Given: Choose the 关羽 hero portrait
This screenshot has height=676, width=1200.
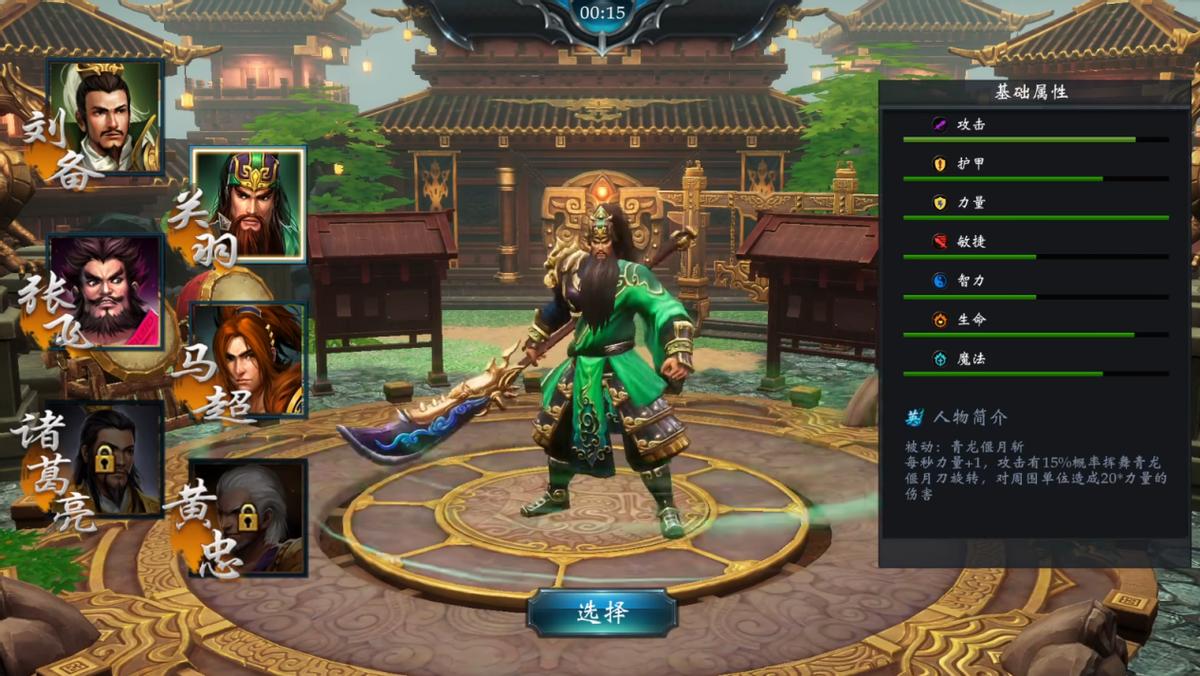Looking at the screenshot, I should click(x=249, y=204).
